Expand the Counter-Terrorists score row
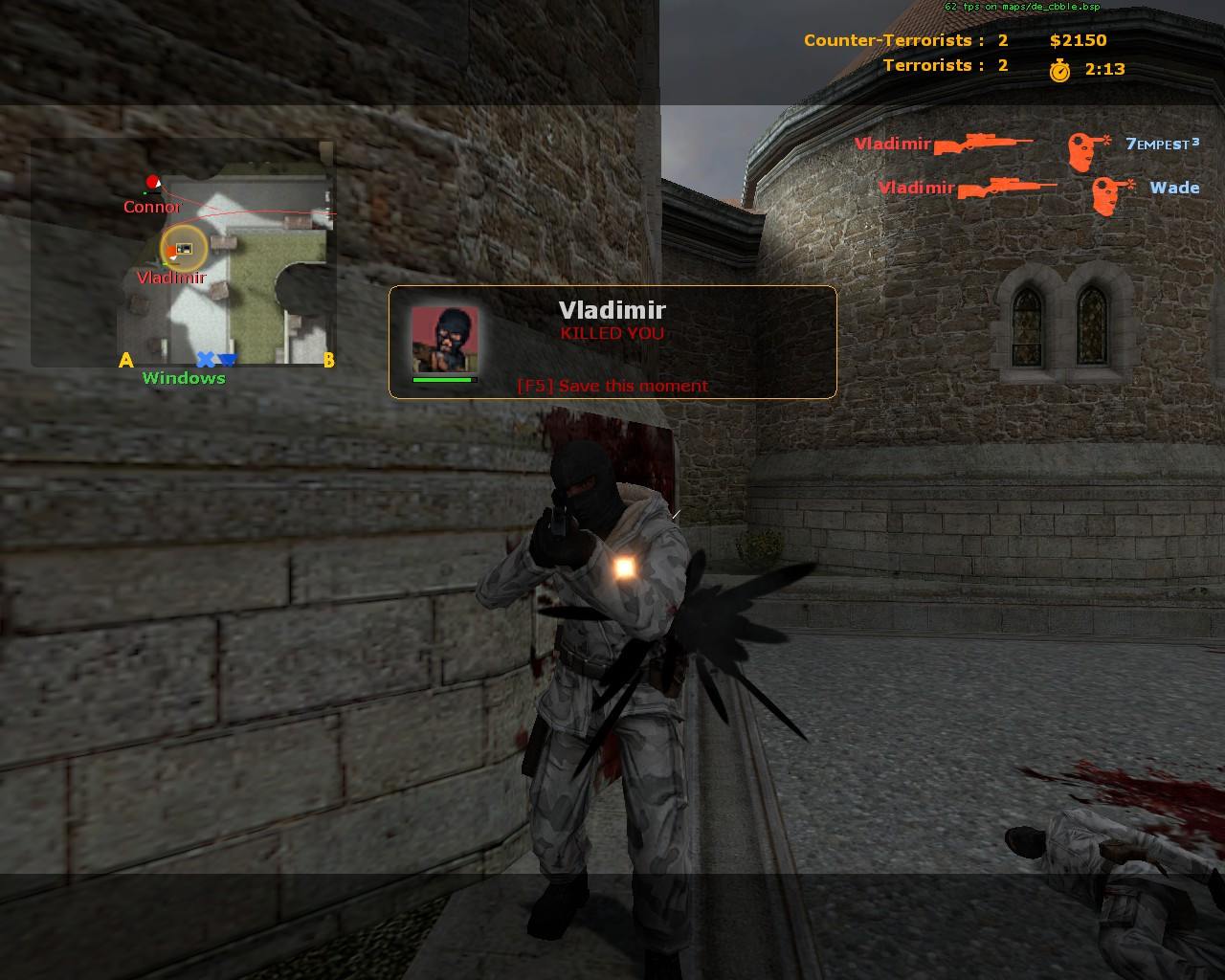Viewport: 1225px width, 980px height. 890,40
